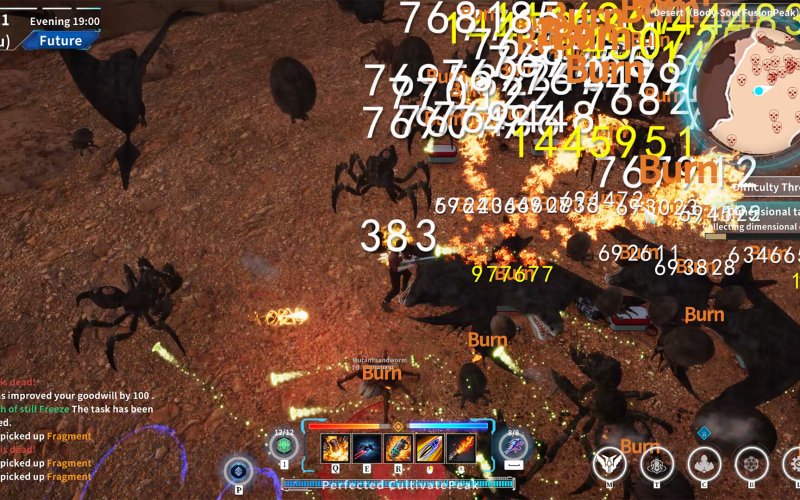Select the golden bullet attack icon
This screenshot has width=800, height=500.
(x=429, y=449)
